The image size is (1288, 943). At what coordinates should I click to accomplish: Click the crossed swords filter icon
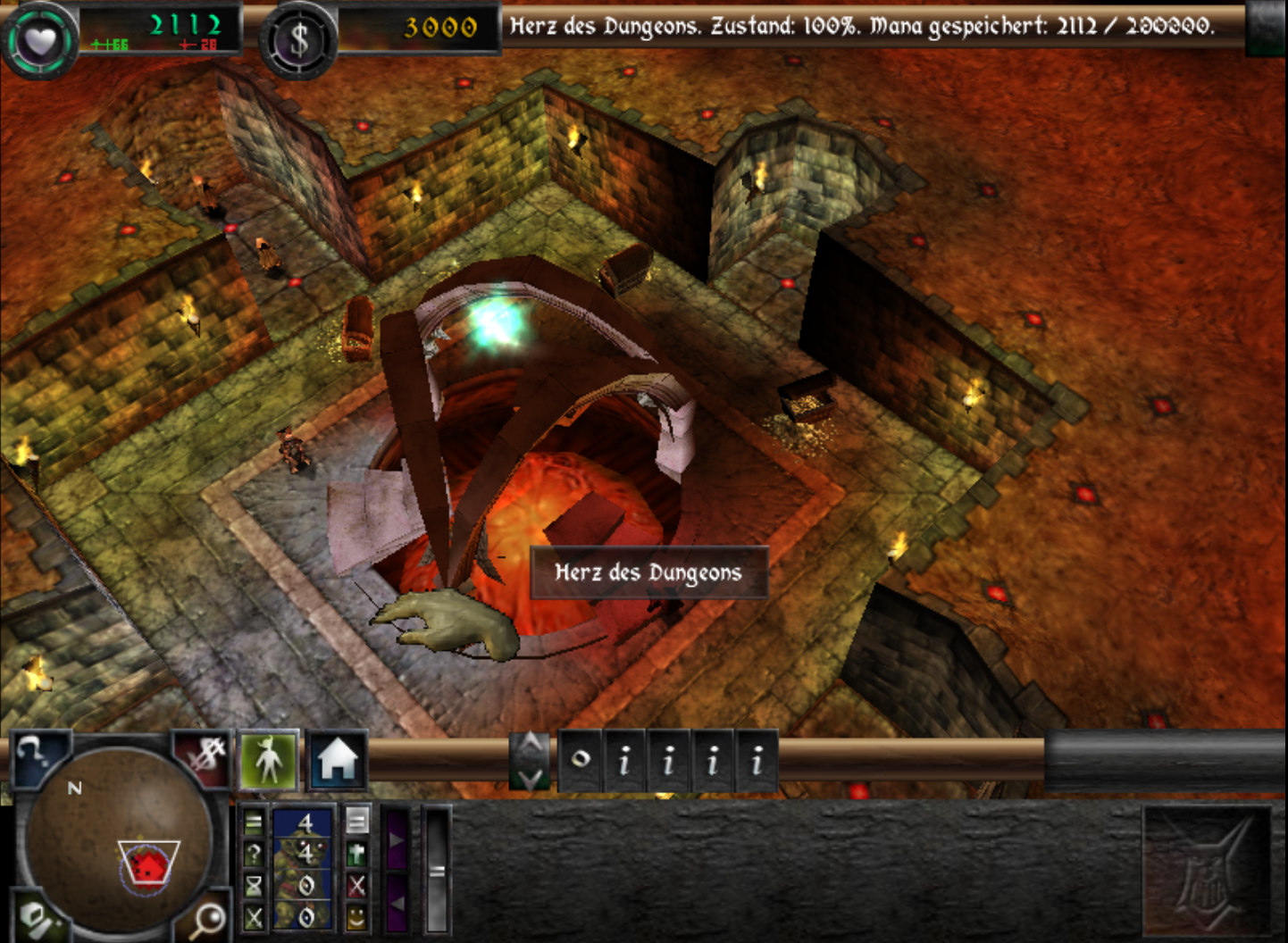pos(254,917)
